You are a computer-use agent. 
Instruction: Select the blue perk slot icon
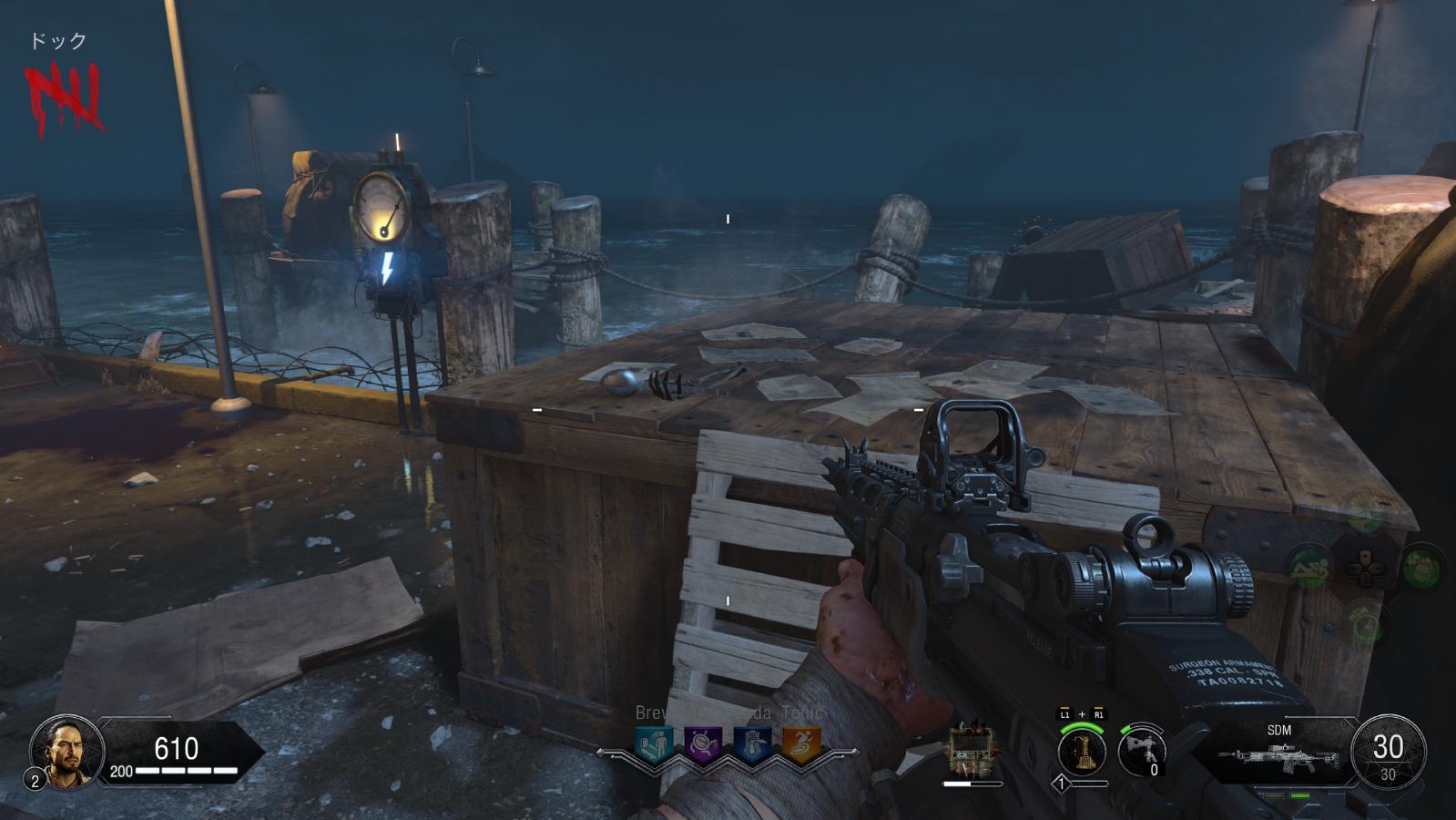(x=752, y=744)
